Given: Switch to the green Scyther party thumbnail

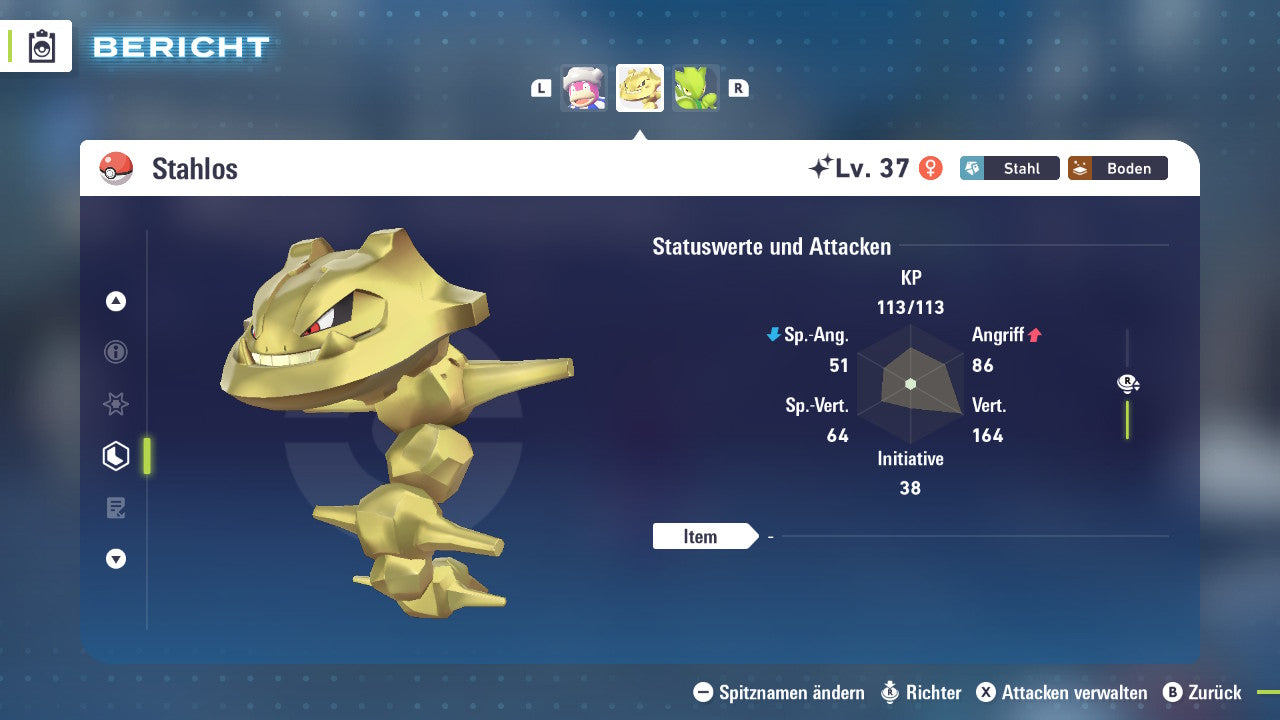Looking at the screenshot, I should point(695,88).
